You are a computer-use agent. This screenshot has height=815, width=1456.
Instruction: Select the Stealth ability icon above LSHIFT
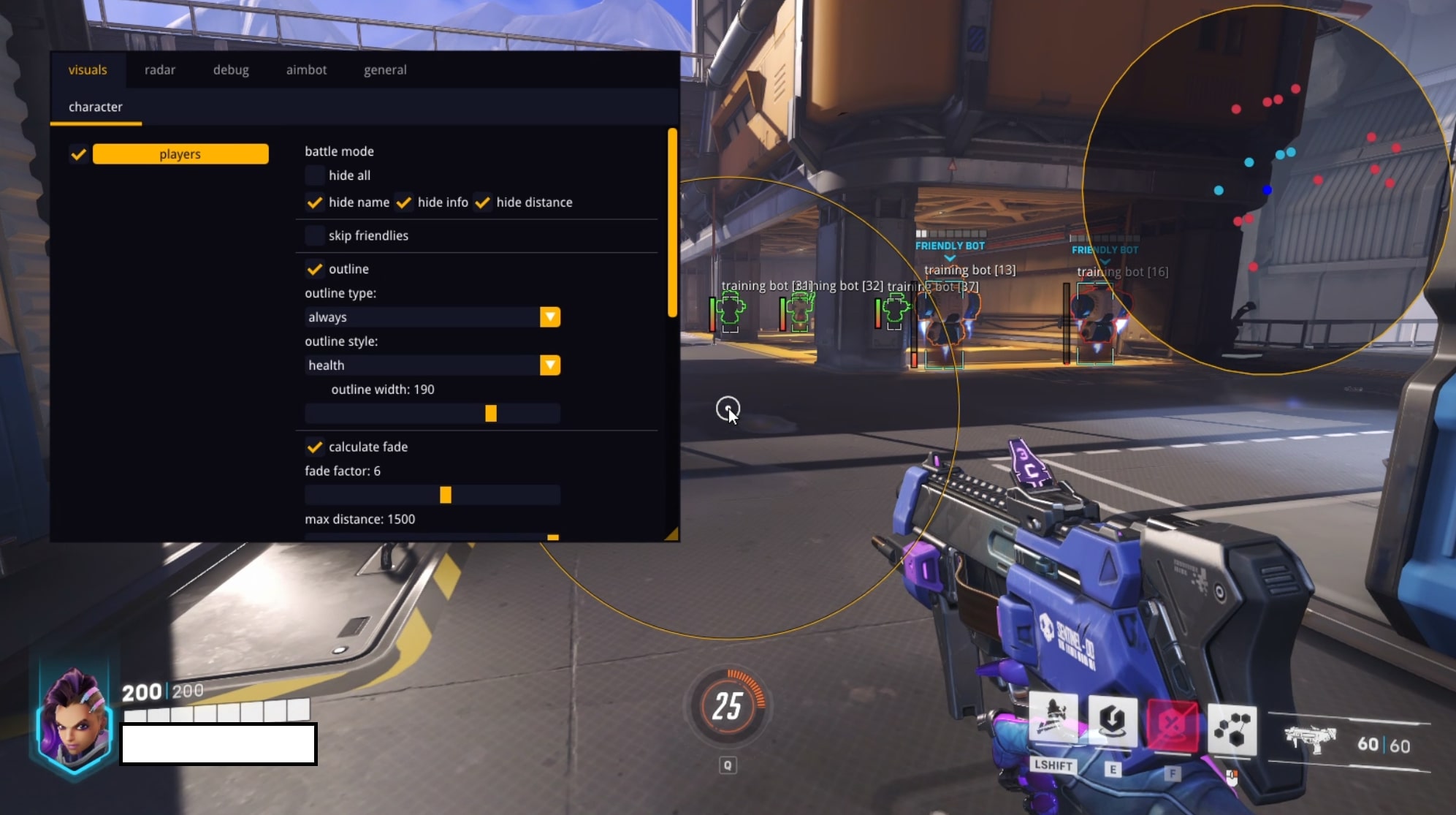[1055, 718]
